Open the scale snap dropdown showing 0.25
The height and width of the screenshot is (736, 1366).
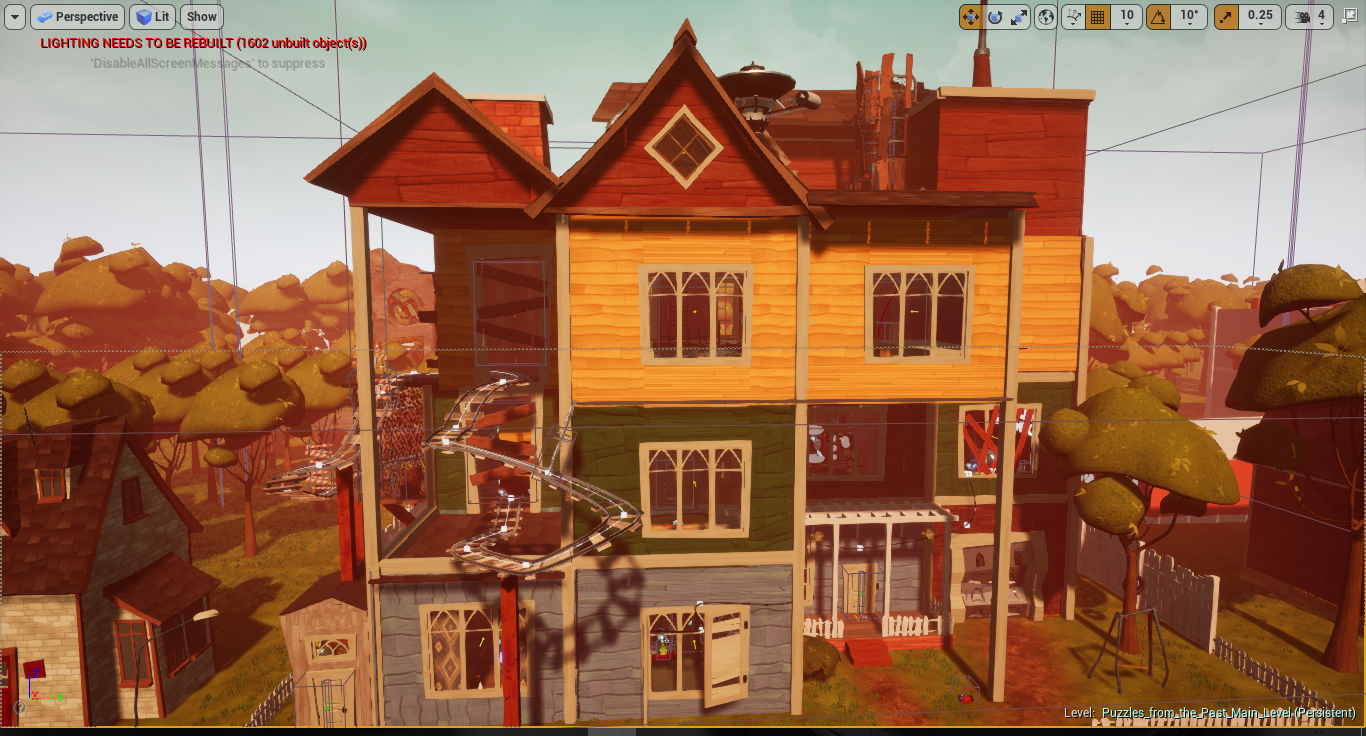click(x=1261, y=16)
